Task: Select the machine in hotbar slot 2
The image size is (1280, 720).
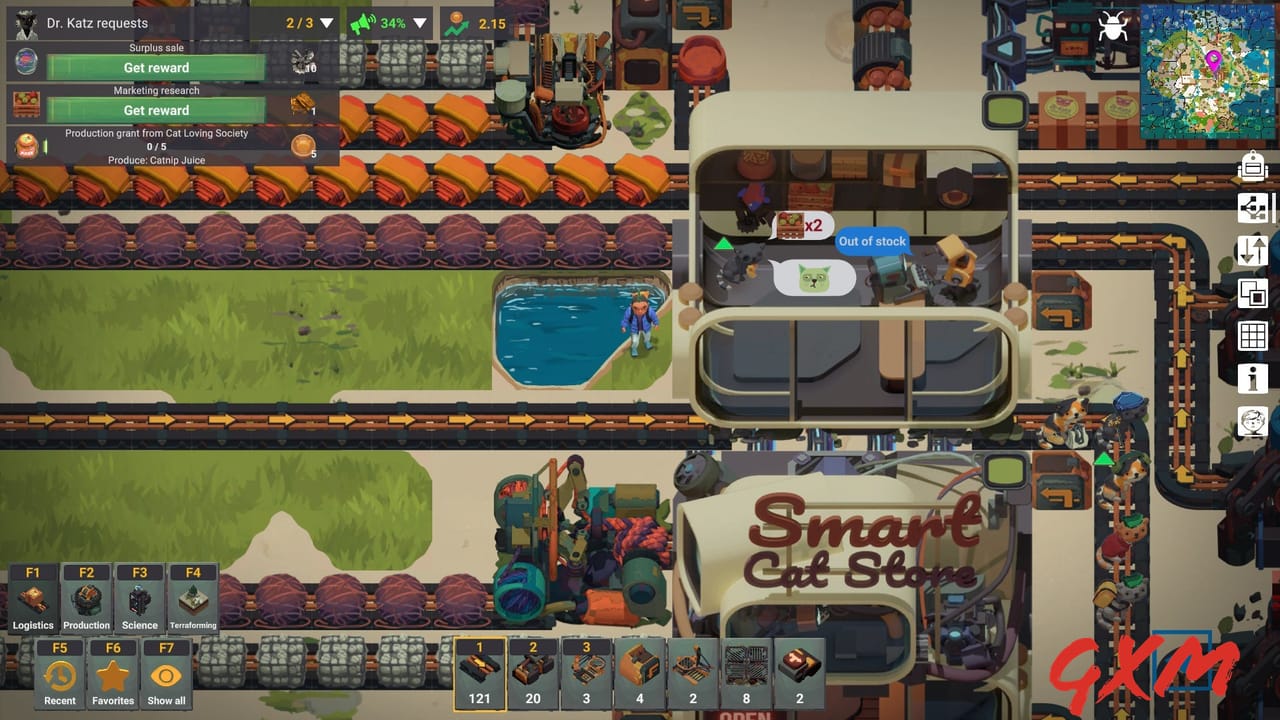Action: [x=532, y=672]
